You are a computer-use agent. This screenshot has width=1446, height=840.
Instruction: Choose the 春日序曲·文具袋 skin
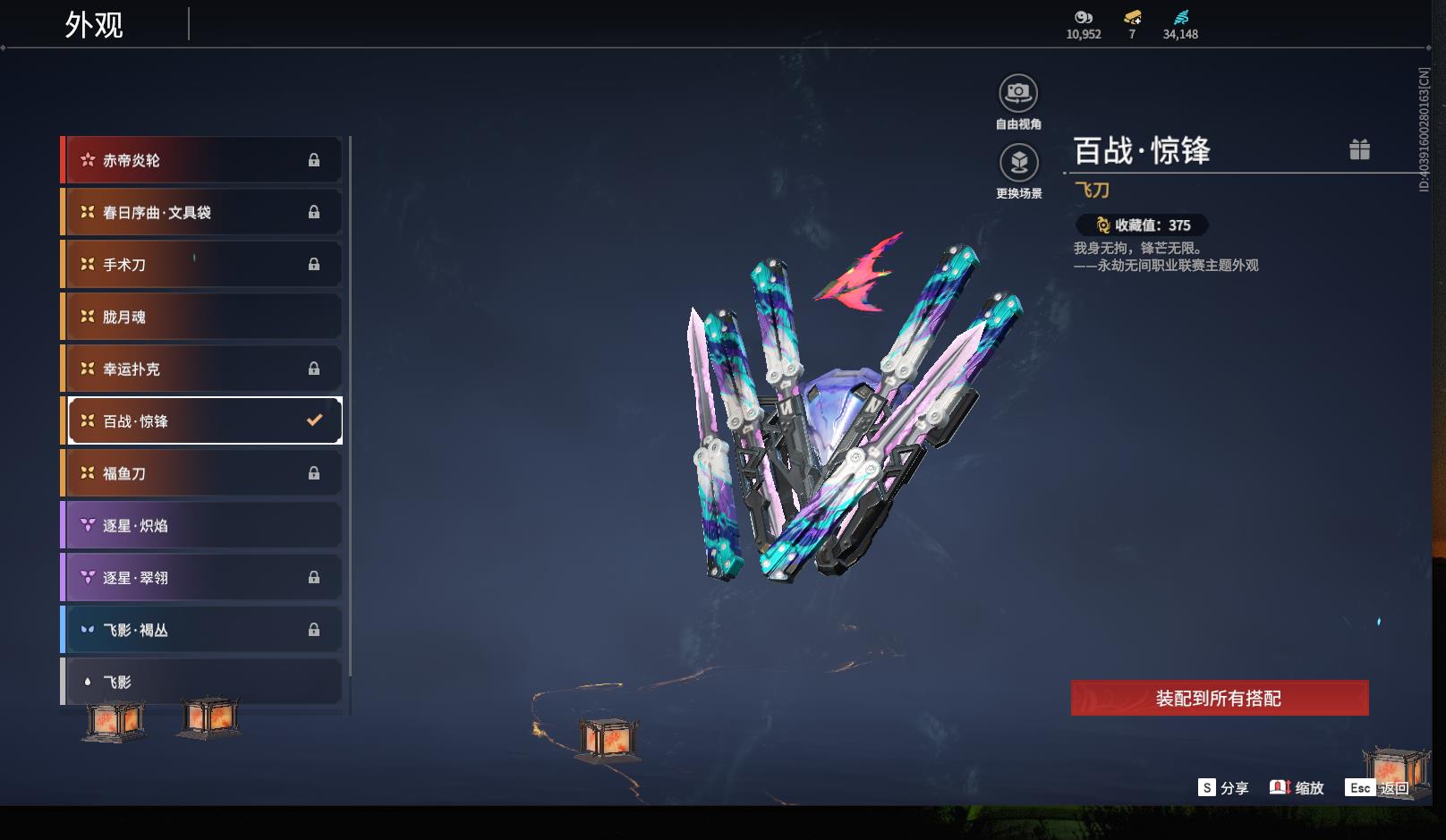click(x=203, y=212)
